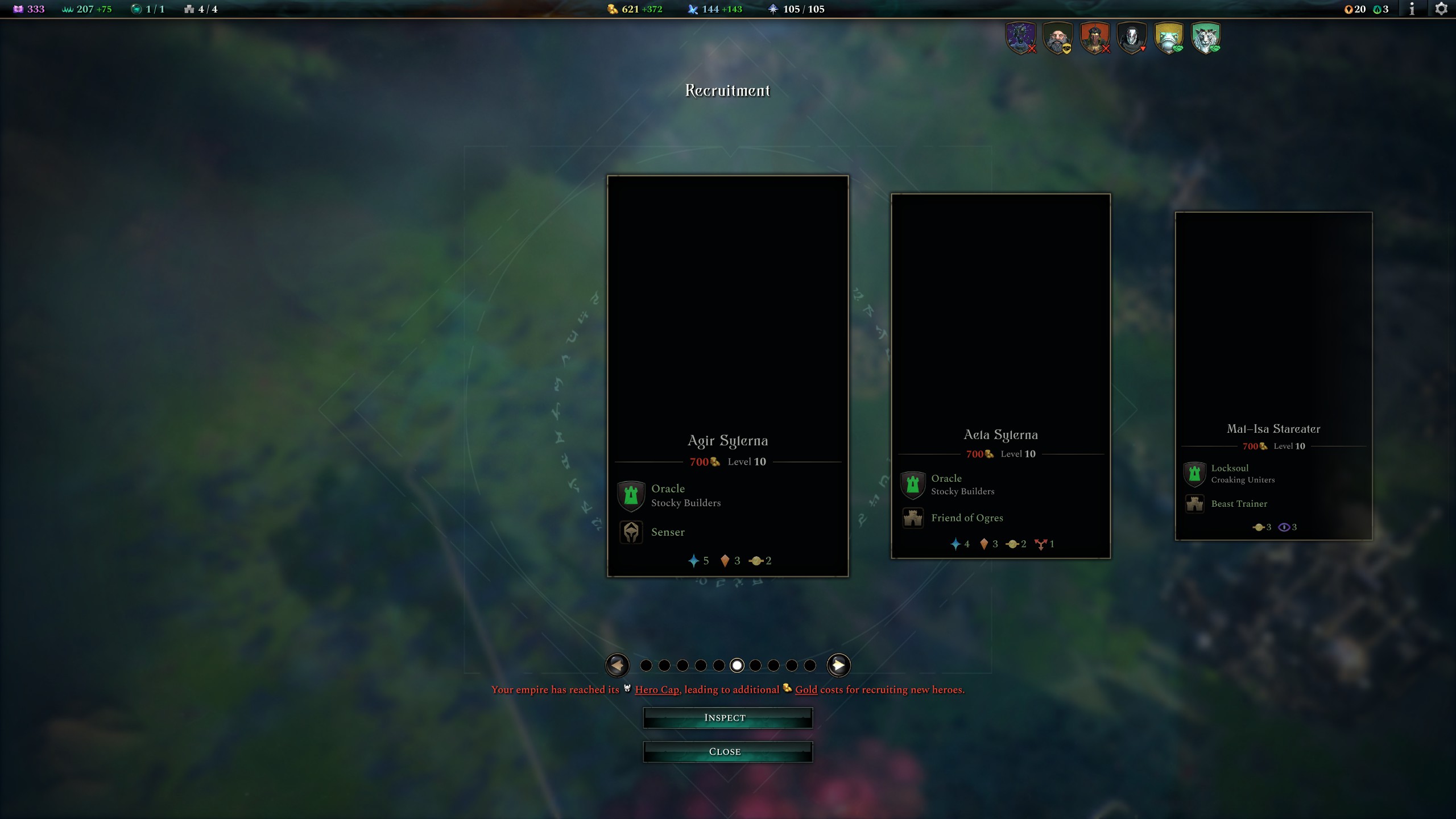
Task: Select the first pagination dot
Action: (647, 665)
